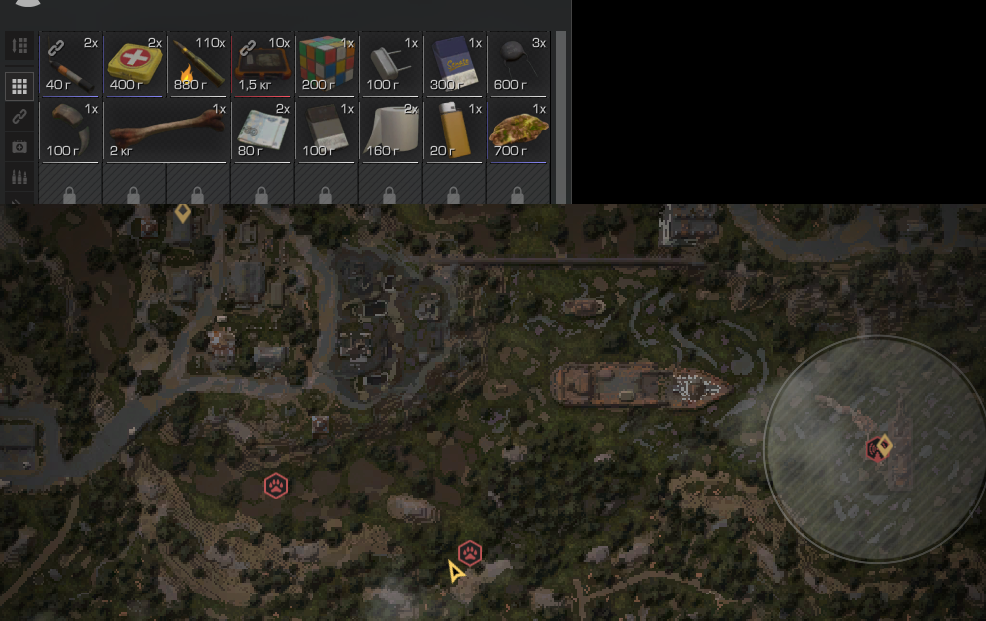
Task: Pick the Rubik's cube item
Action: 326,64
